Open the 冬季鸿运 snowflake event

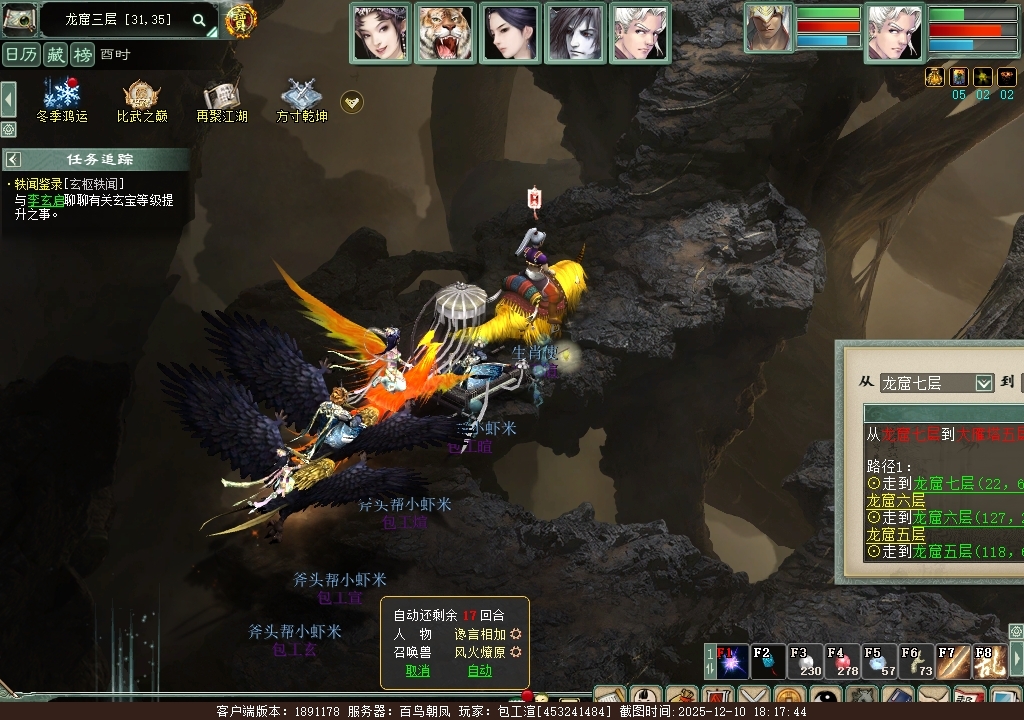pyautogui.click(x=62, y=97)
